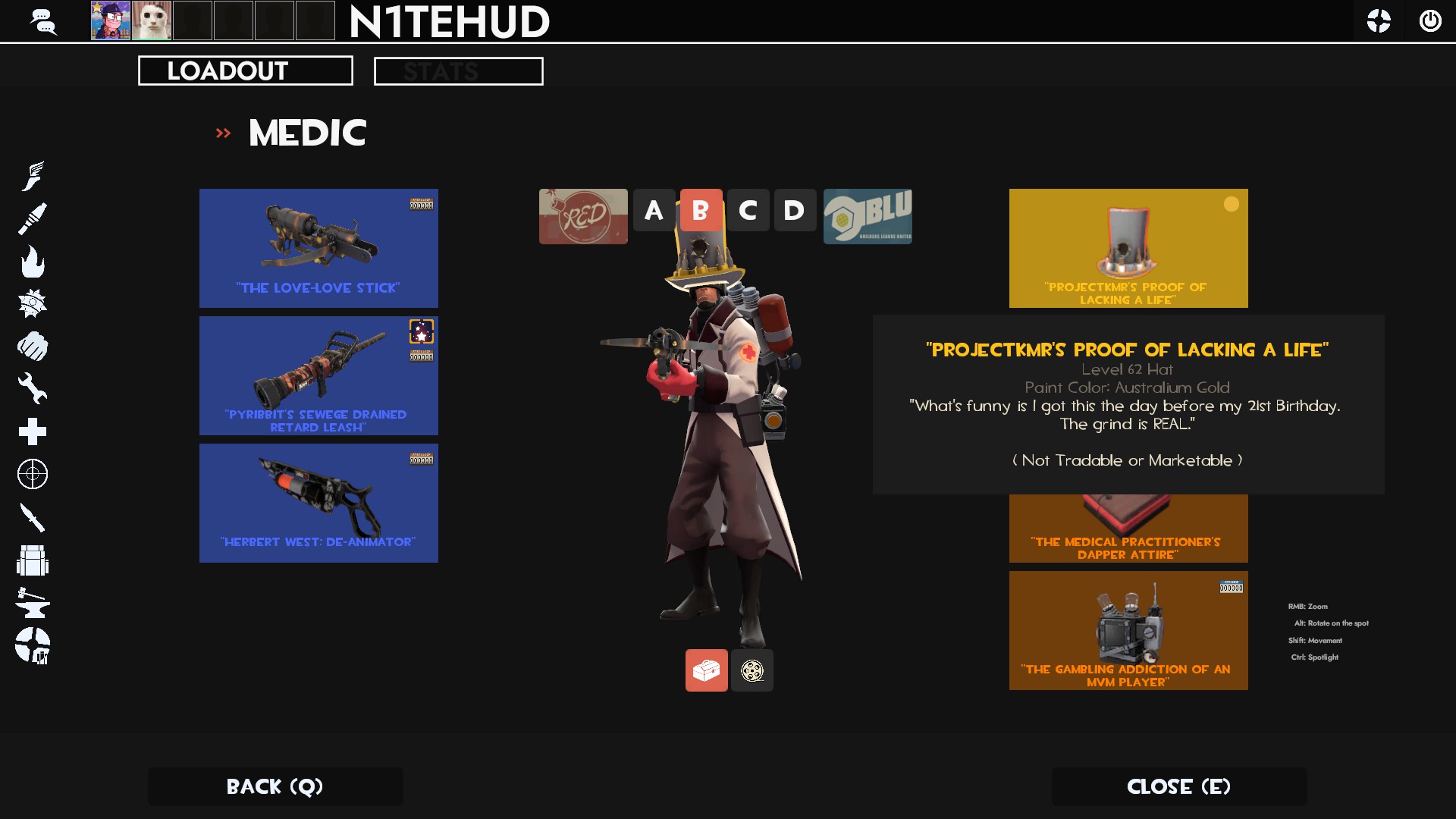Viewport: 1456px width, 819px height.
Task: Select the Demoman sticky bomb icon
Action: pos(33,303)
